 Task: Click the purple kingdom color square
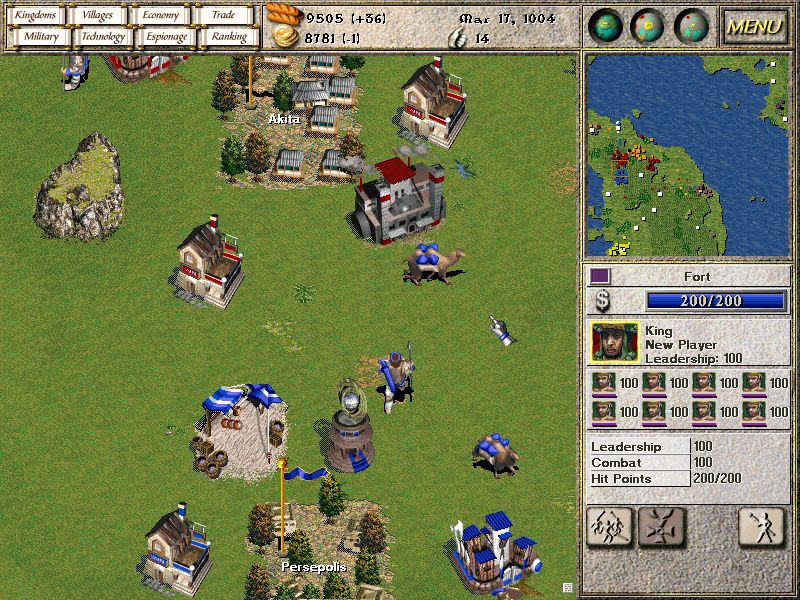599,275
